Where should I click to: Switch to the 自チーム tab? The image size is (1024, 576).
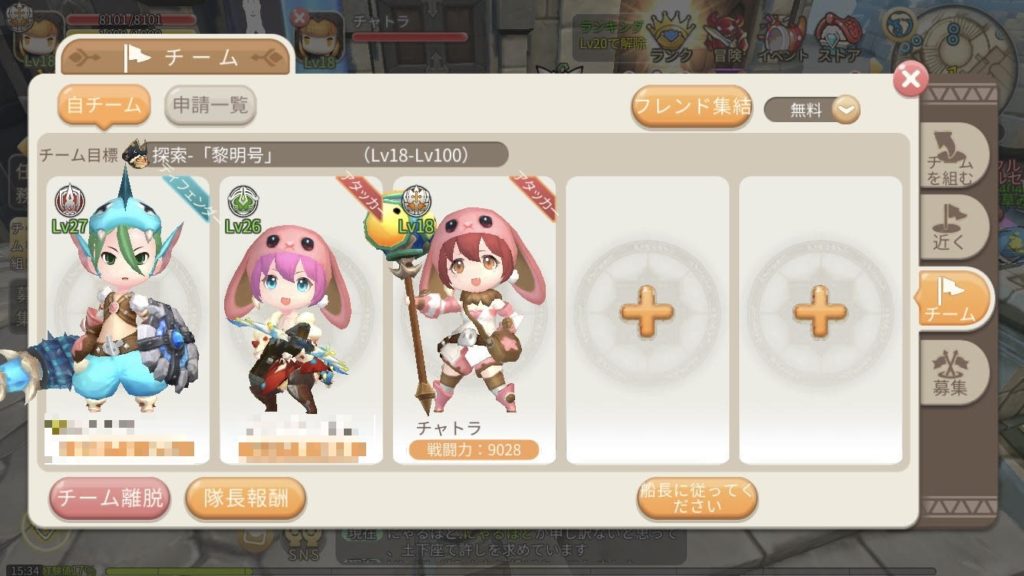click(x=103, y=106)
